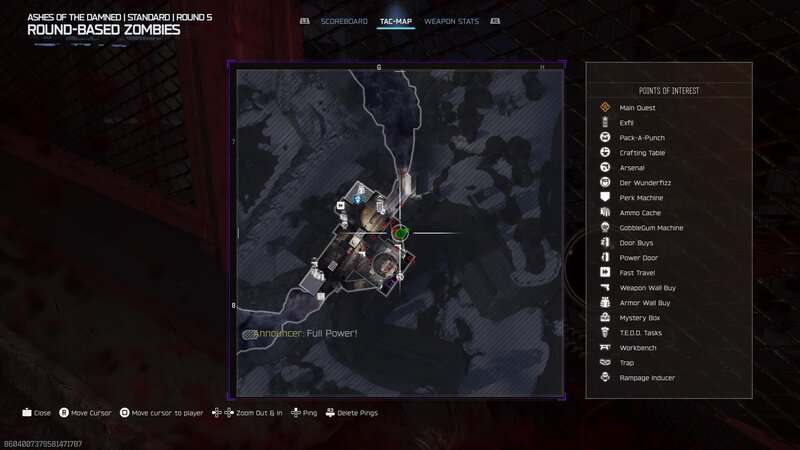Image resolution: width=800 pixels, height=450 pixels.
Task: Choose the Exfil legend entry
Action: click(627, 122)
